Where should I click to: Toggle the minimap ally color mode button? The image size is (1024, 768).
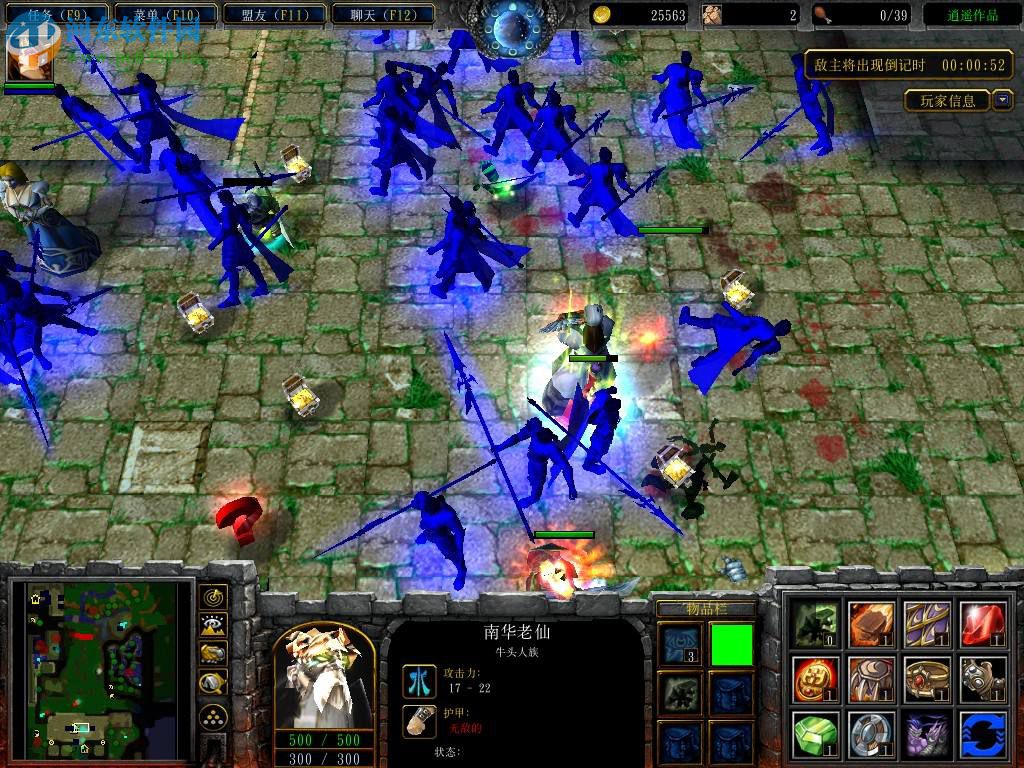212,655
